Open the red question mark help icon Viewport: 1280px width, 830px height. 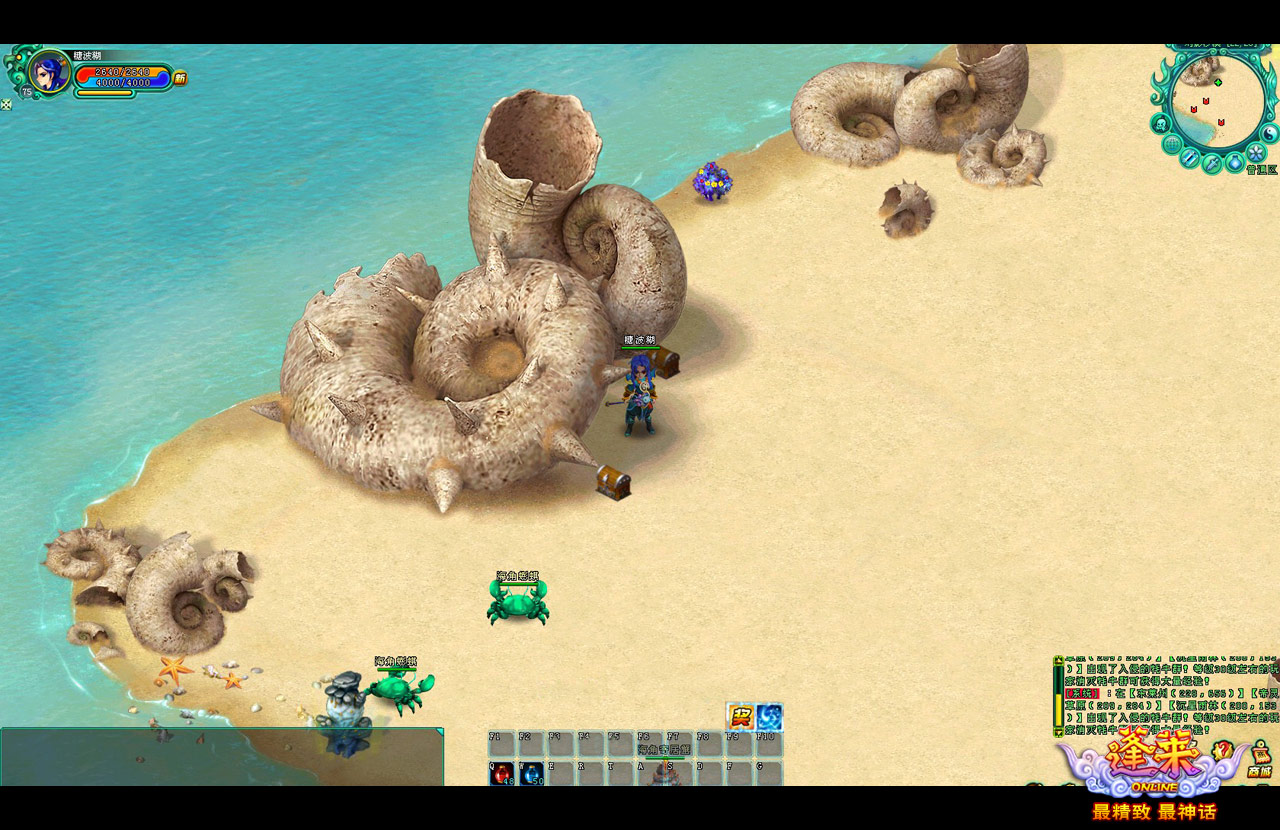[1221, 750]
